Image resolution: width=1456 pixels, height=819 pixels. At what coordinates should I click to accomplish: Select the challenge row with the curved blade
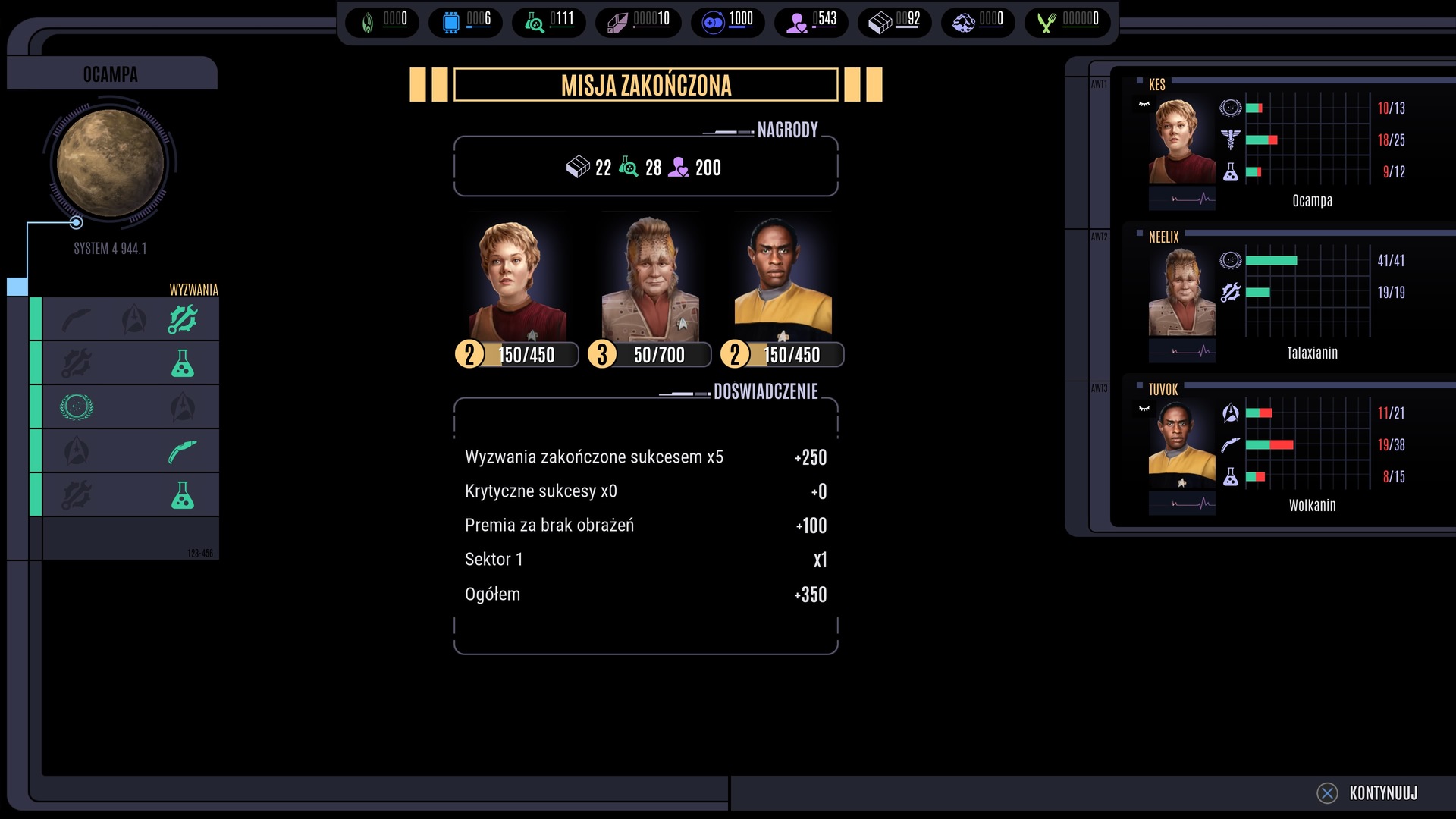coord(130,451)
